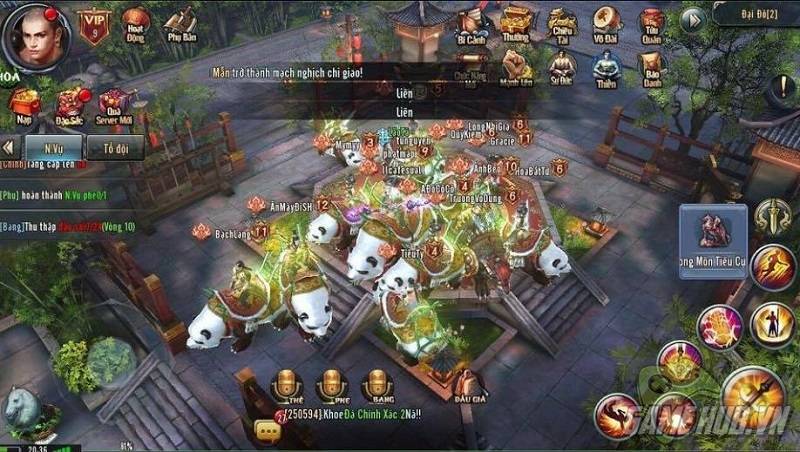The width and height of the screenshot is (800, 452).
Task: Open the Đấu Giá auction icon
Action: (x=466, y=385)
